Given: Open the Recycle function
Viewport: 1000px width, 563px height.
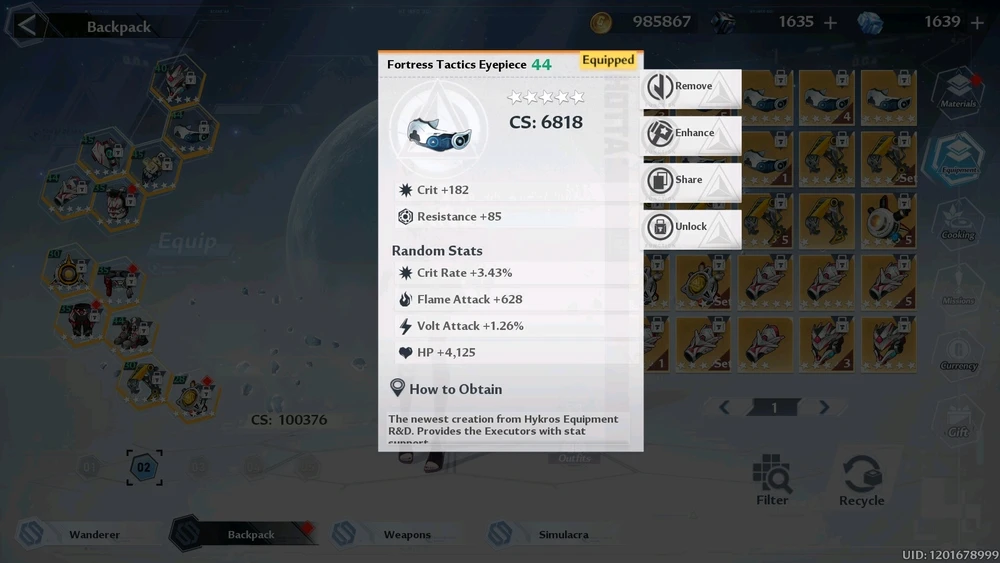Looking at the screenshot, I should pos(862,480).
